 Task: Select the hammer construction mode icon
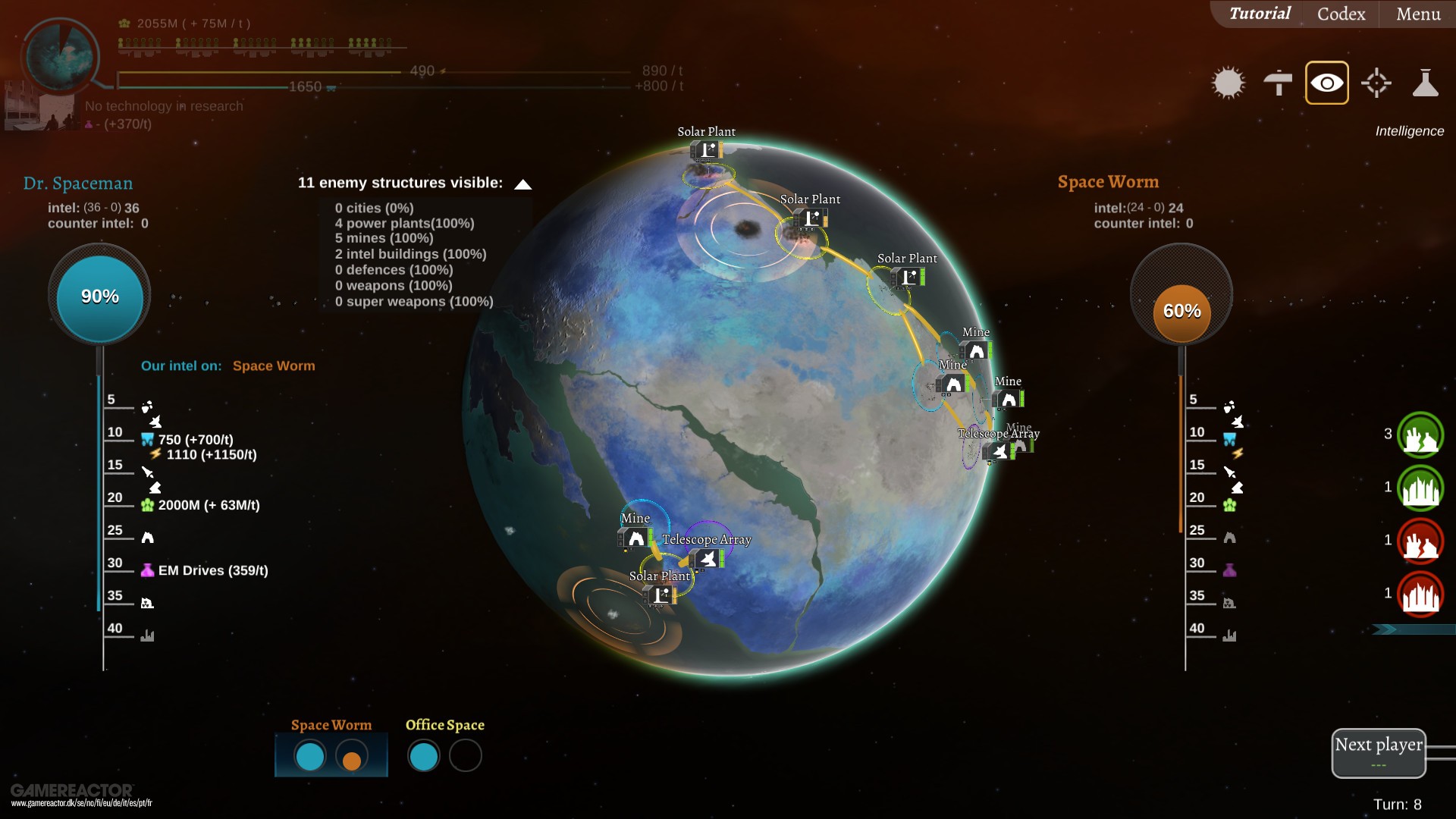coord(1277,82)
